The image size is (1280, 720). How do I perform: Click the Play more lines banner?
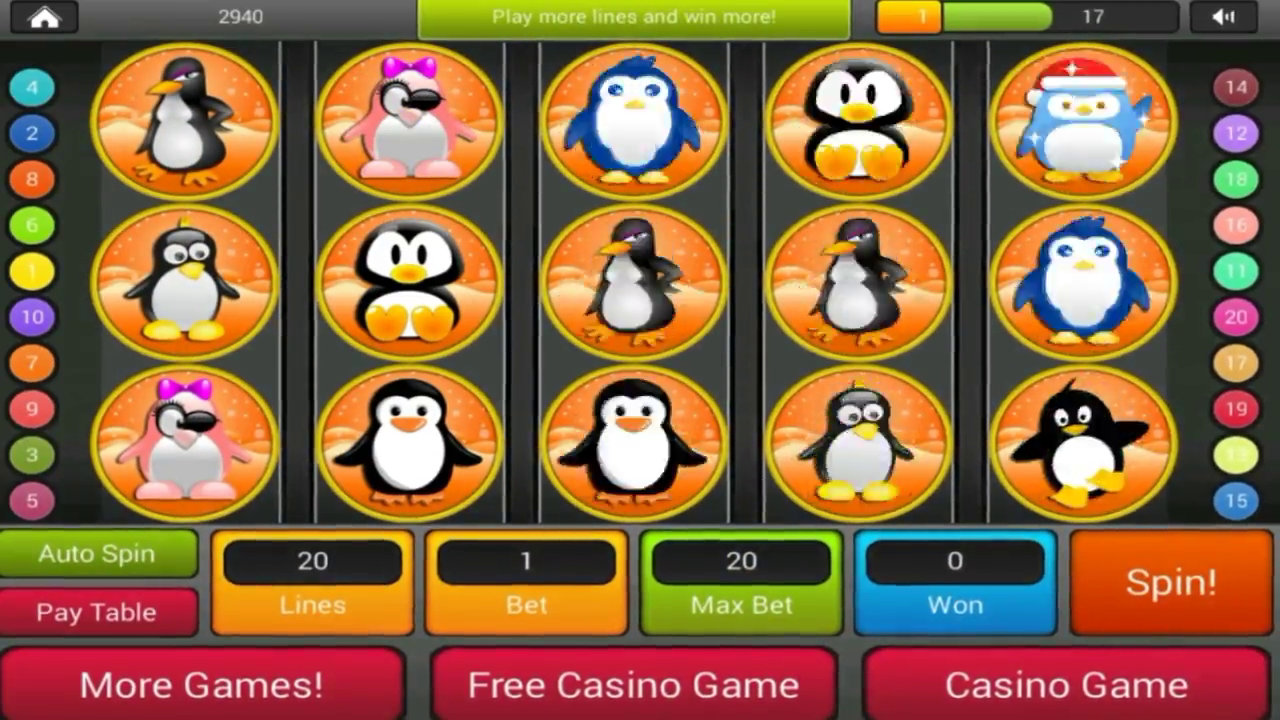634,17
